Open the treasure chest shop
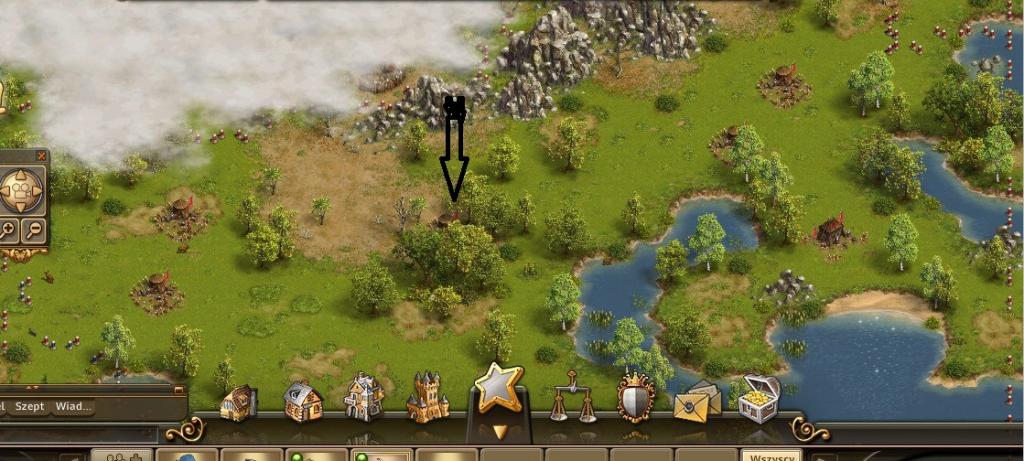1024x461 pixels. 759,398
